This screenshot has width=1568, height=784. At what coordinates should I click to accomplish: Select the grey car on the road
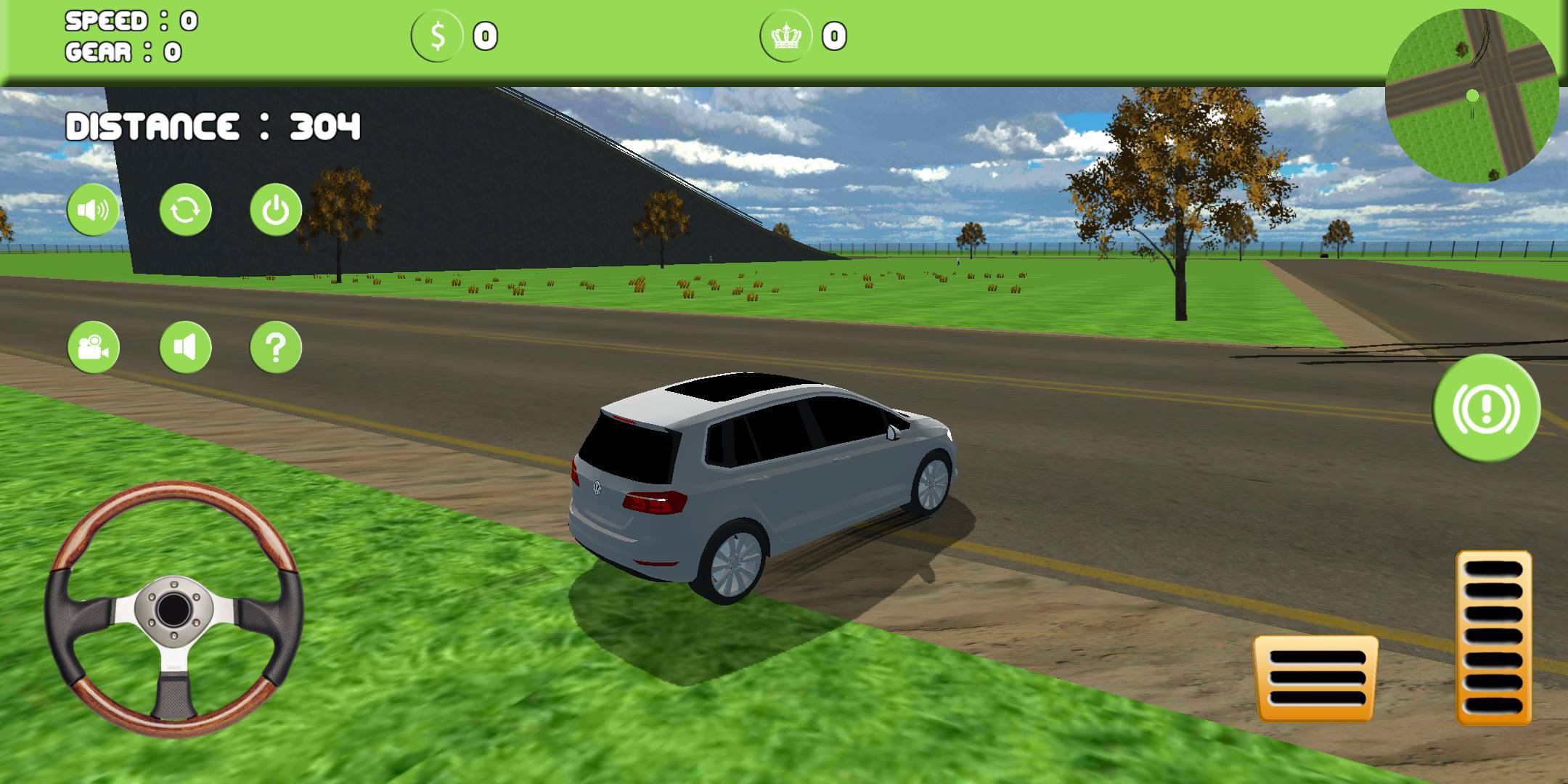point(762,479)
